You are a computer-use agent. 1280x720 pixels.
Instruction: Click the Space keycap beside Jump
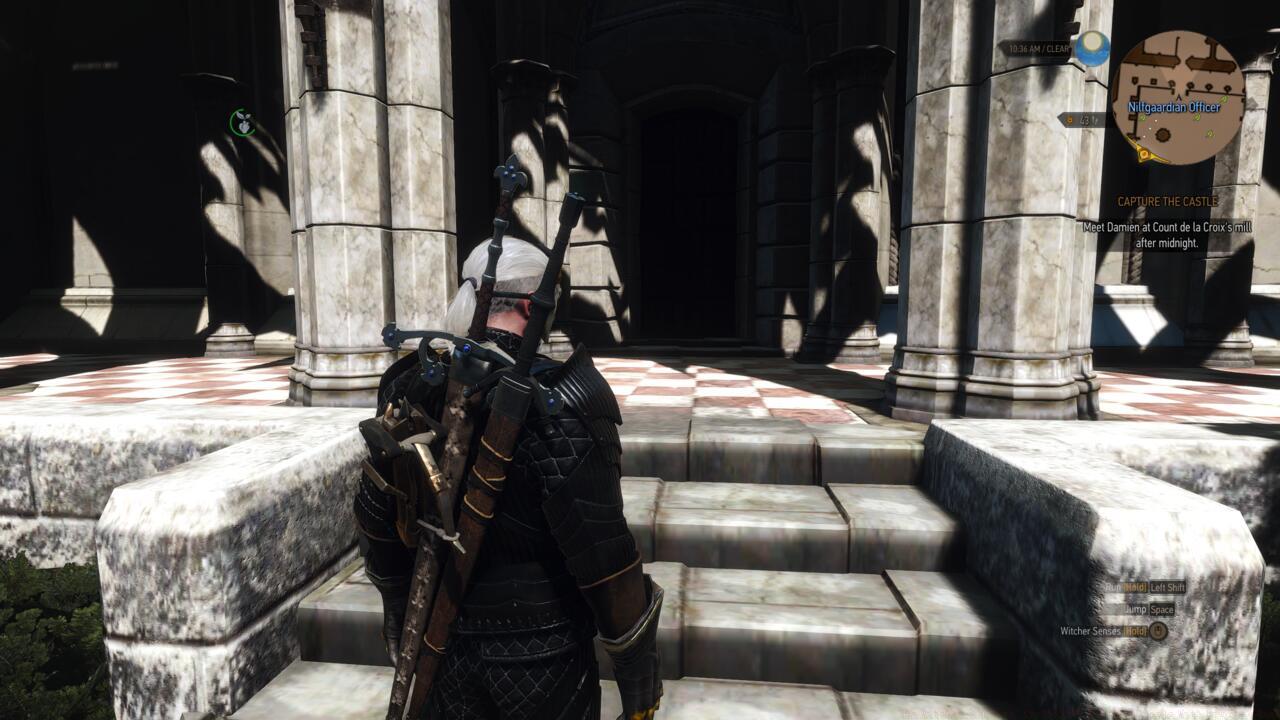[1162, 610]
